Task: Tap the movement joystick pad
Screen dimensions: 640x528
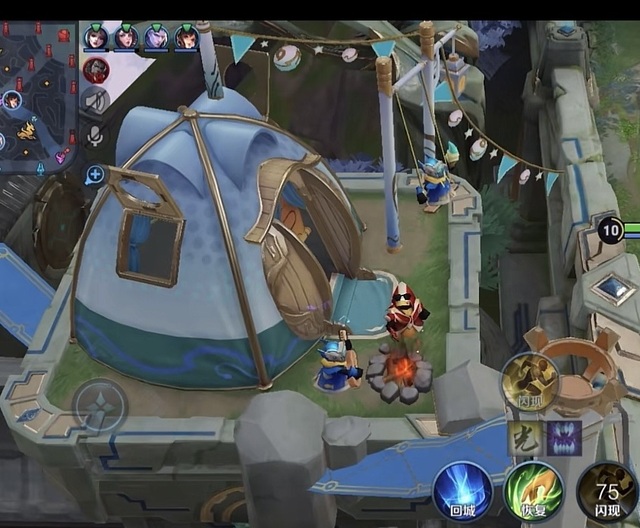Action: click(x=100, y=405)
